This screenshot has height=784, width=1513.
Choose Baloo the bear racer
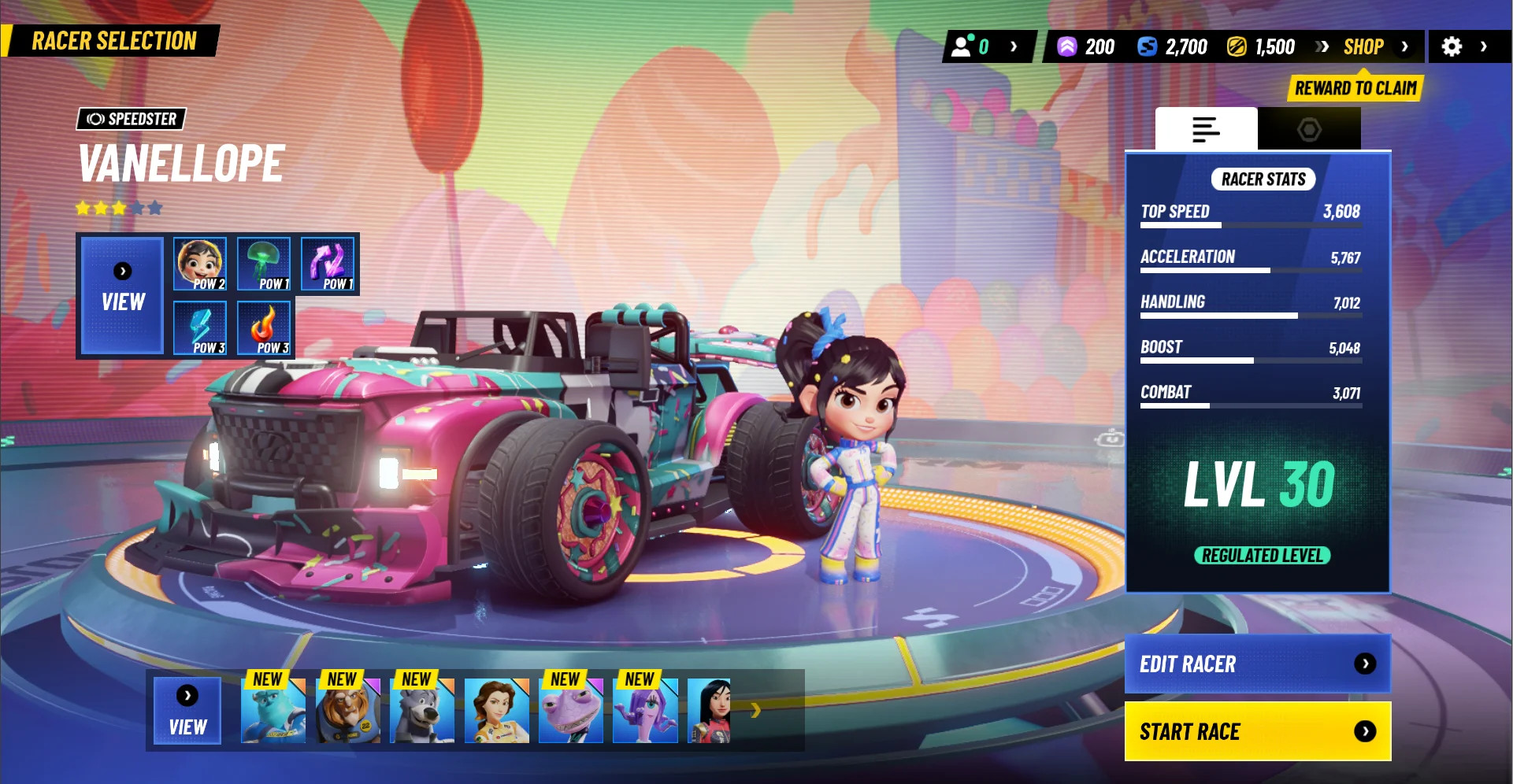pyautogui.click(x=422, y=711)
